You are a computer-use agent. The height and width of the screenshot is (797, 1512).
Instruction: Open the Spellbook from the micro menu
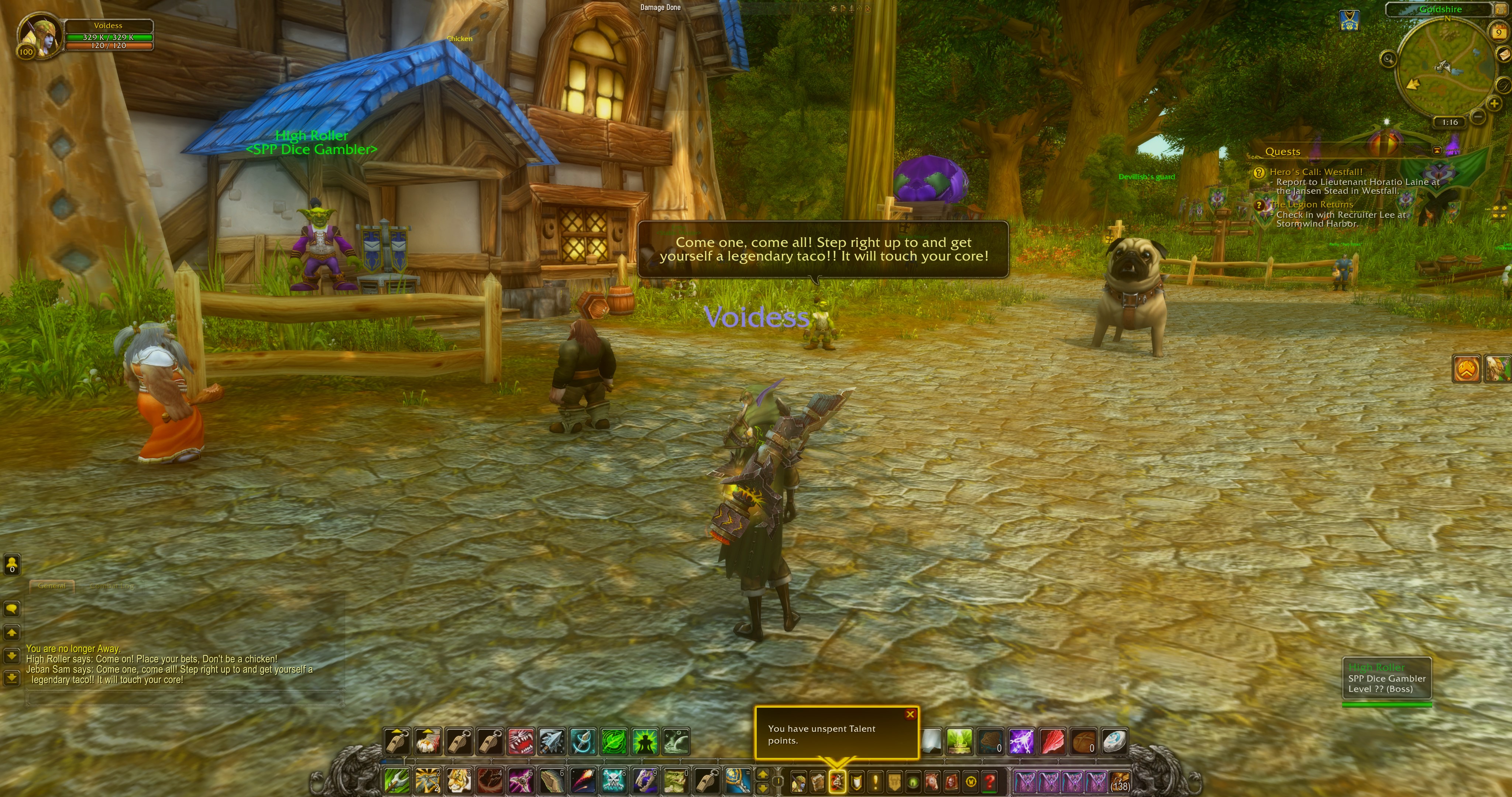[x=818, y=782]
